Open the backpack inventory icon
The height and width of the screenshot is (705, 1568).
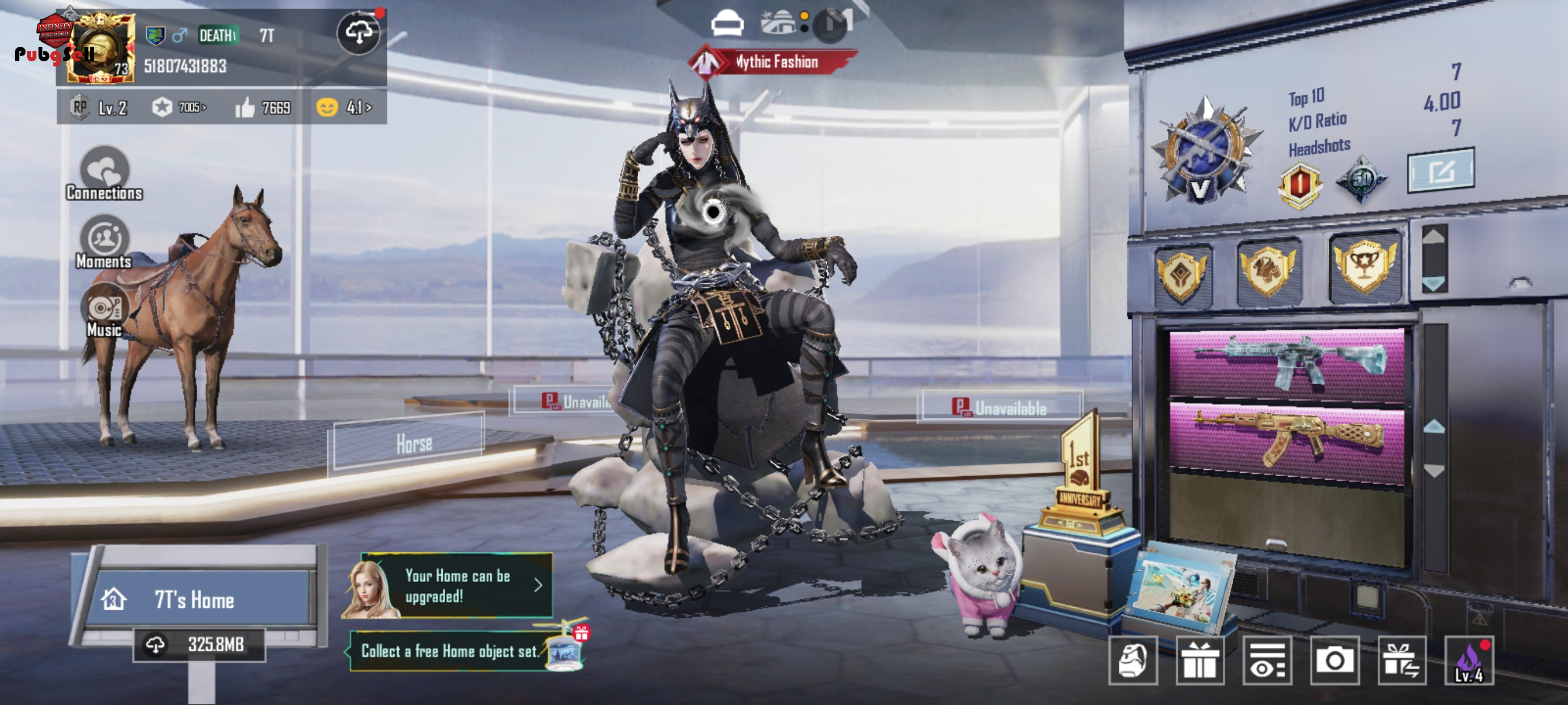pyautogui.click(x=1132, y=661)
